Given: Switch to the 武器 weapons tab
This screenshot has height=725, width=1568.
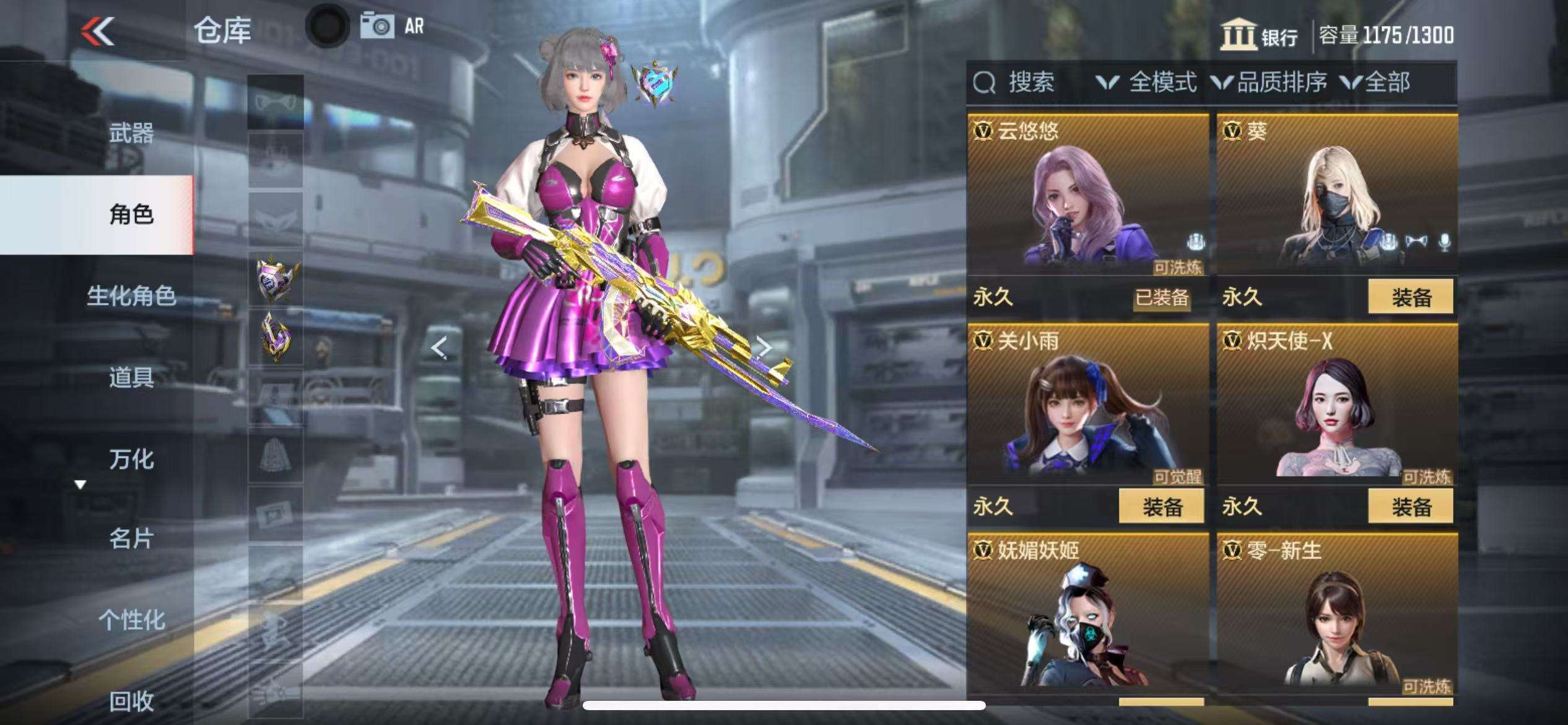Looking at the screenshot, I should coord(131,133).
